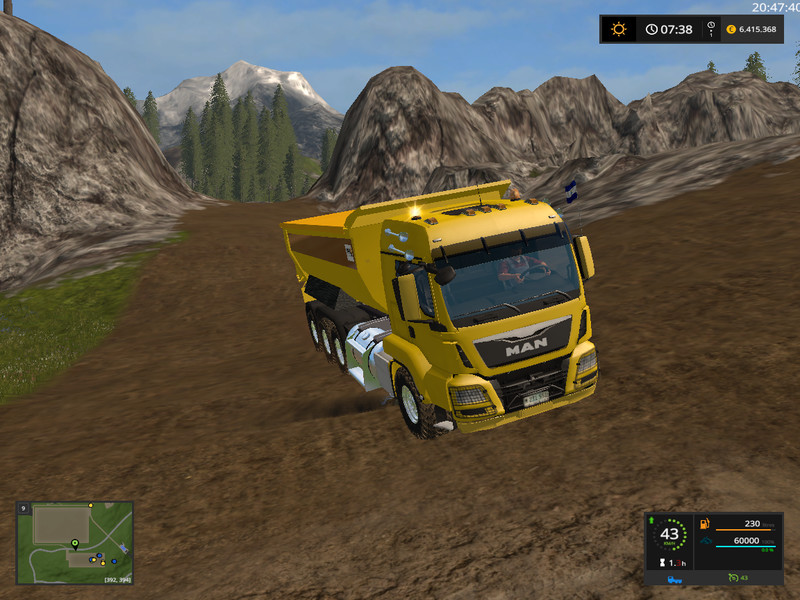Image resolution: width=800 pixels, height=600 pixels.
Task: Select the green player marker on minimap
Action: click(73, 545)
